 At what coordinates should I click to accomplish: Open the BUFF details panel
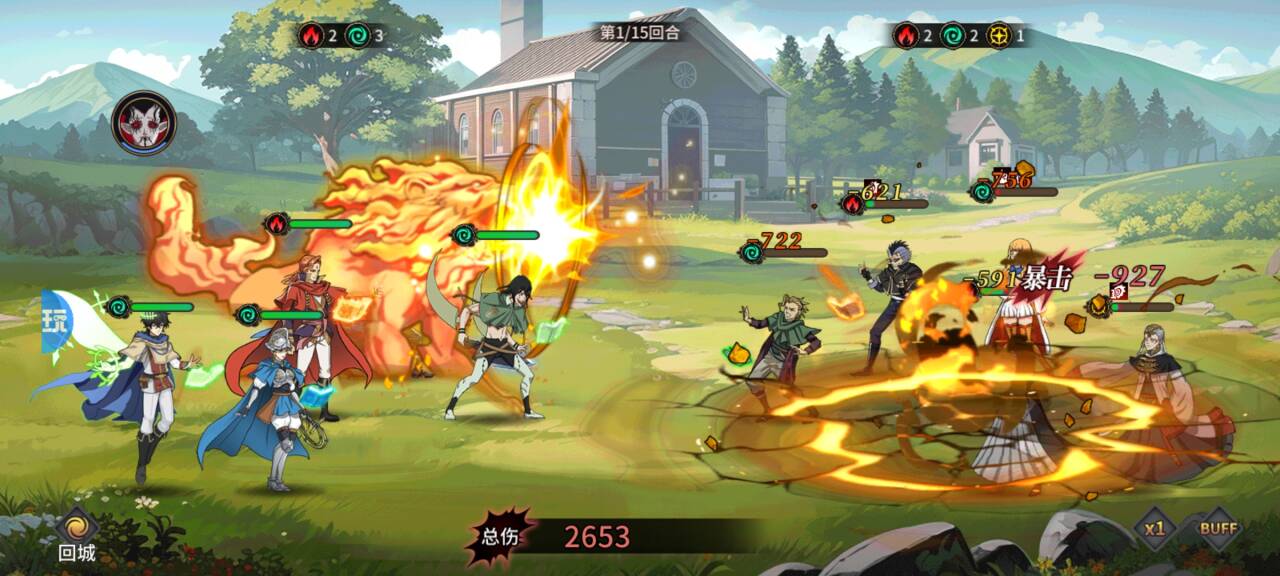1218,529
